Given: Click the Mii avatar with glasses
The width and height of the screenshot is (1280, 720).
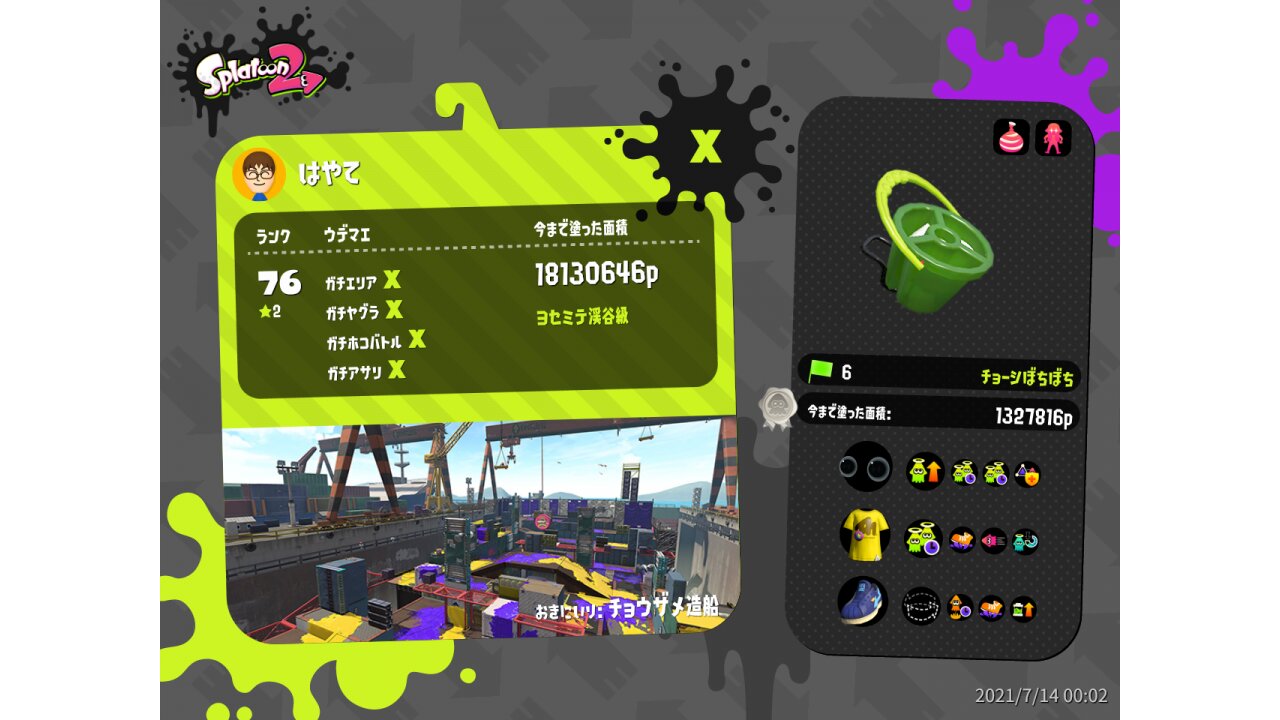Looking at the screenshot, I should [x=259, y=174].
